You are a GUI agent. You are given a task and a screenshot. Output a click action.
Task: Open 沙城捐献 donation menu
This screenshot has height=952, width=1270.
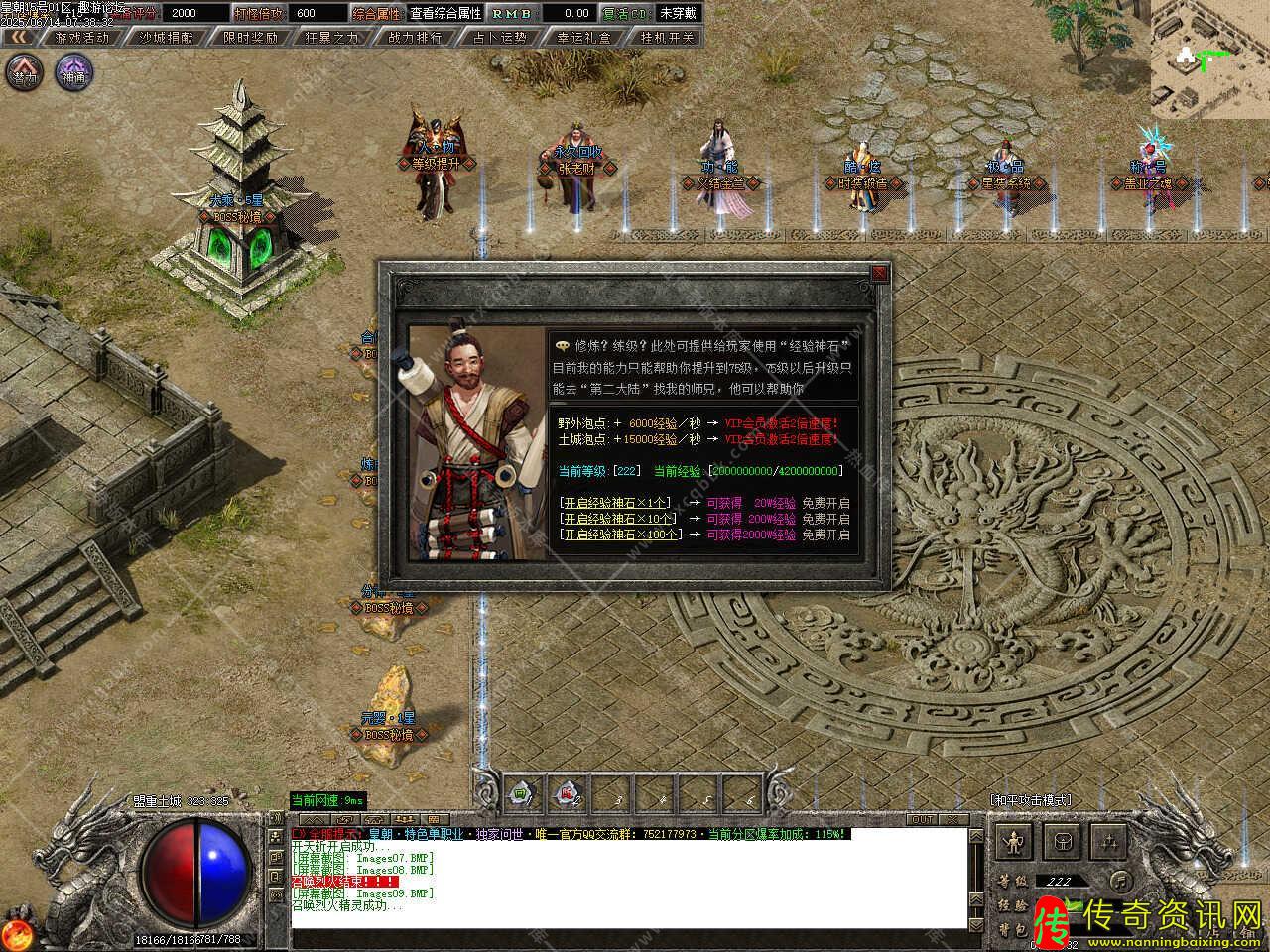pos(166,37)
